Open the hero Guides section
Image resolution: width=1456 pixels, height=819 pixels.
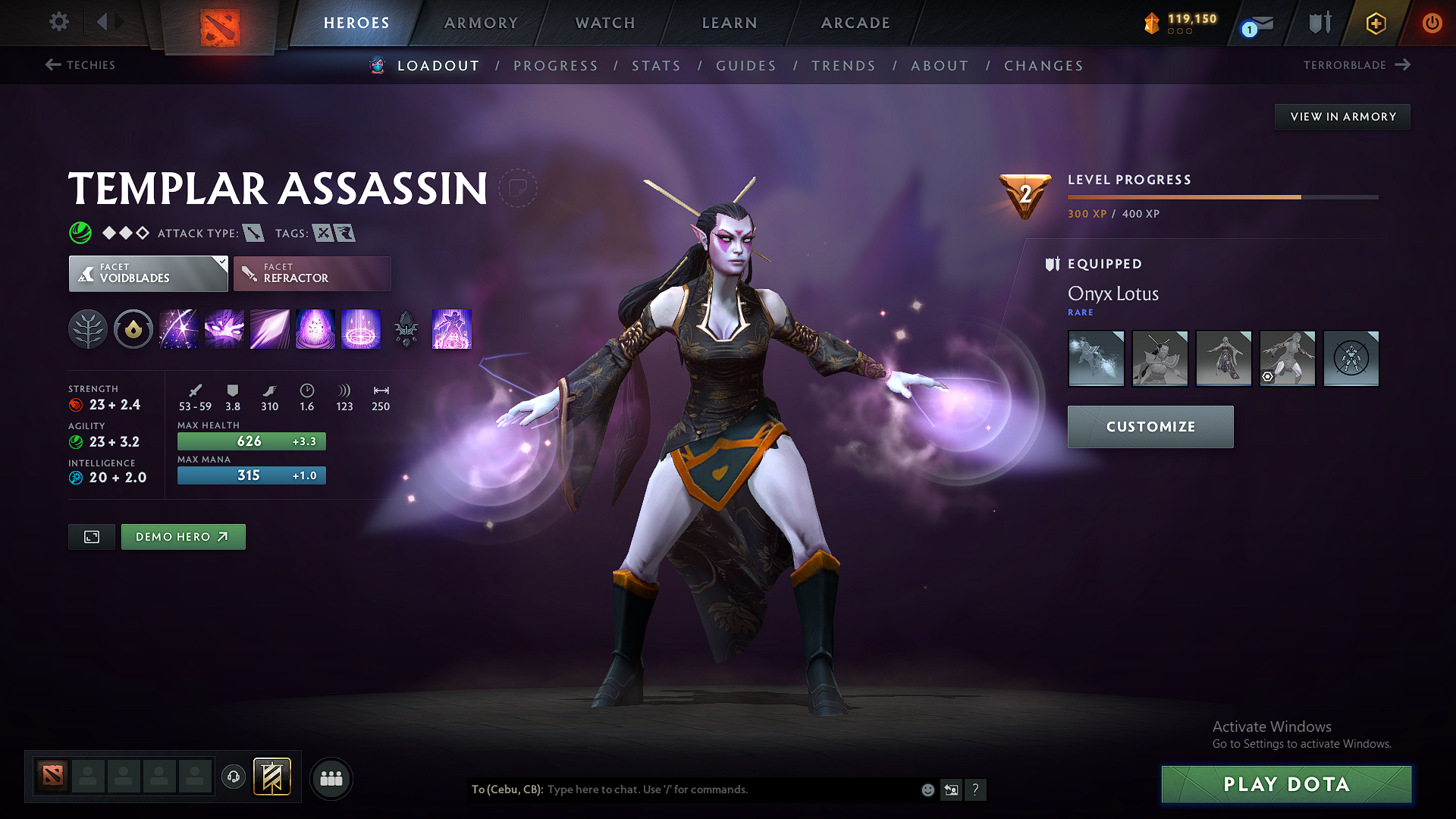pos(746,66)
